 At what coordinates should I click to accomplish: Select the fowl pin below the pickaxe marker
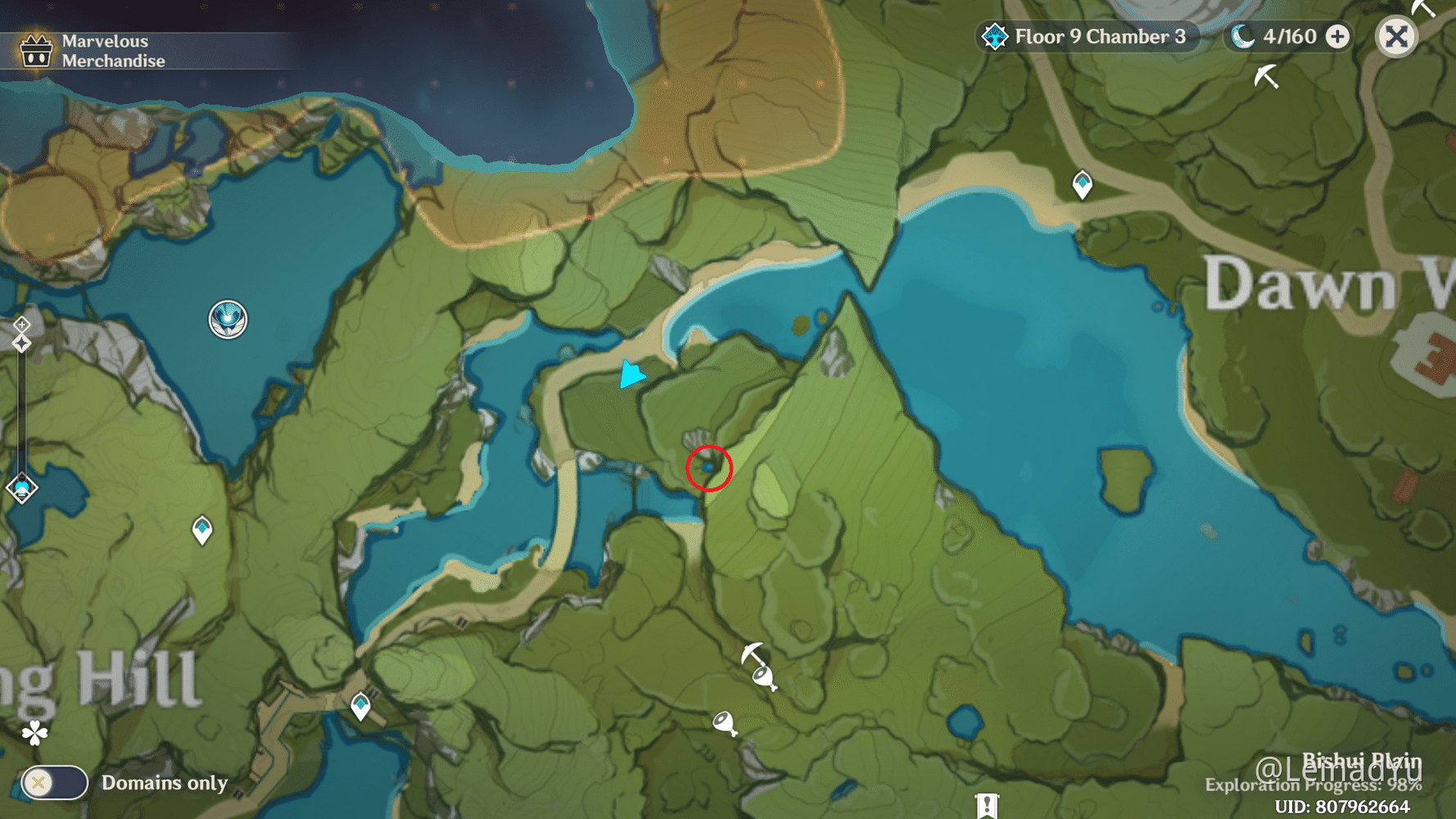(765, 678)
